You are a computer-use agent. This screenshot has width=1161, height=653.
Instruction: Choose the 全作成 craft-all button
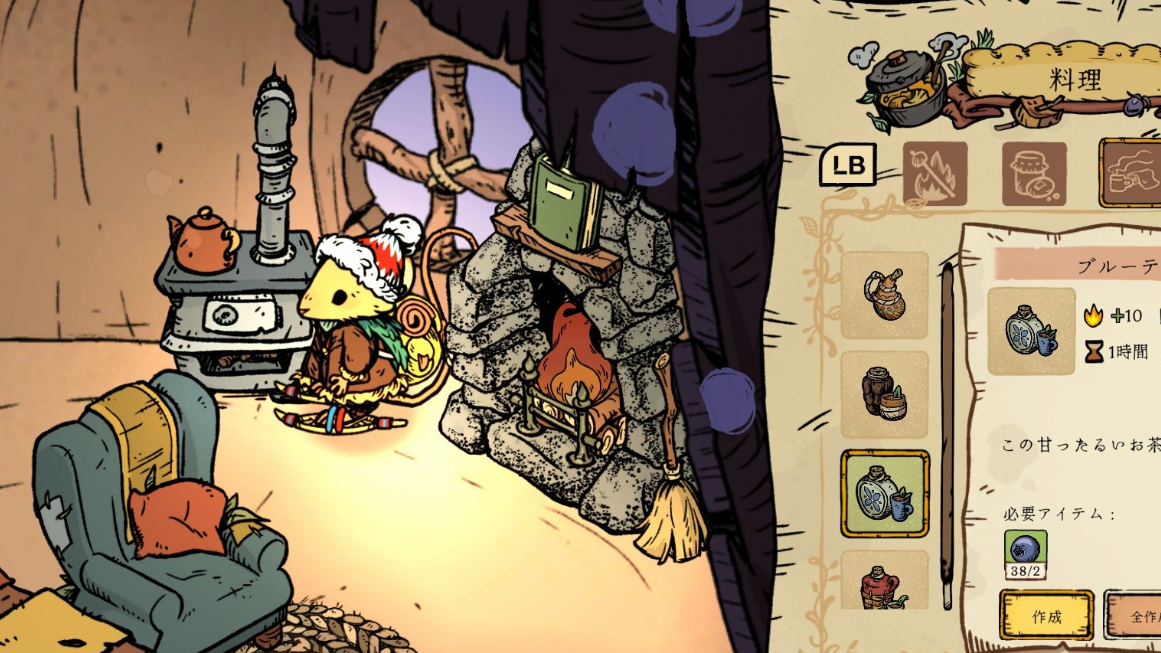click(1135, 615)
